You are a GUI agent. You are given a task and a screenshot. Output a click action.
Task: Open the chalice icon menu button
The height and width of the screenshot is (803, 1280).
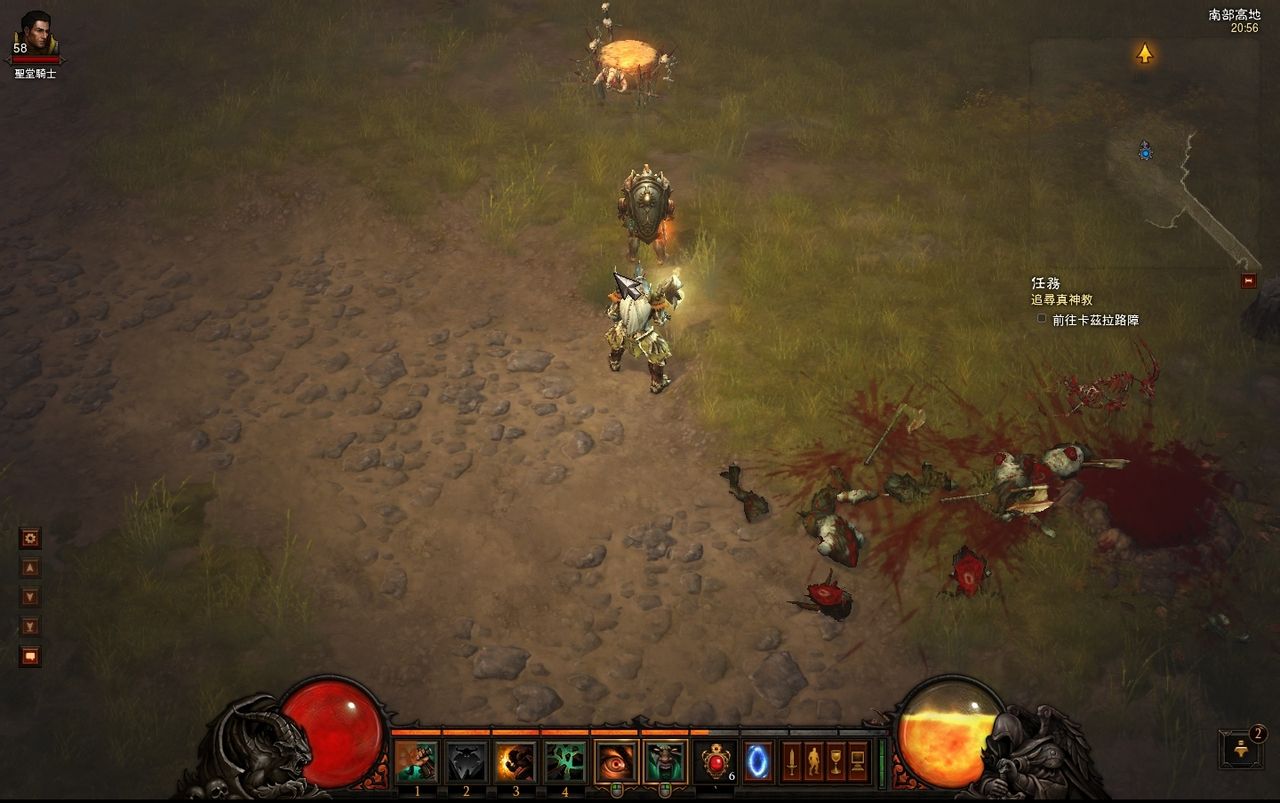(x=835, y=762)
